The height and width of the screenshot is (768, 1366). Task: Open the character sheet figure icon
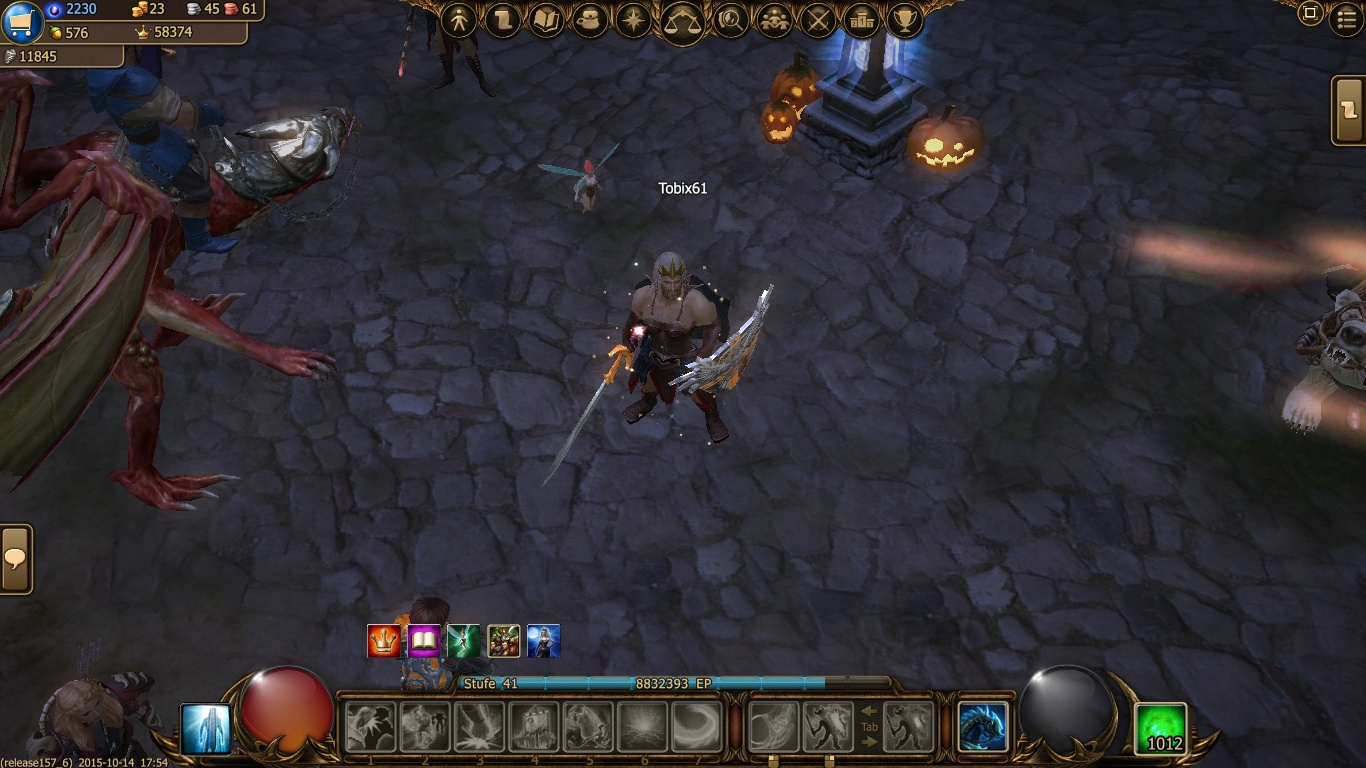coord(459,20)
